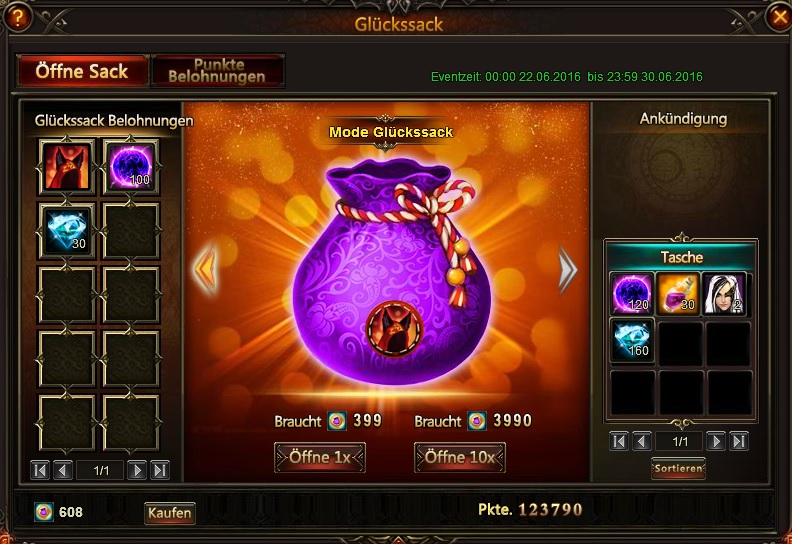Select the orange potion in Tasche
Viewport: 792px width, 544px height.
[x=678, y=294]
